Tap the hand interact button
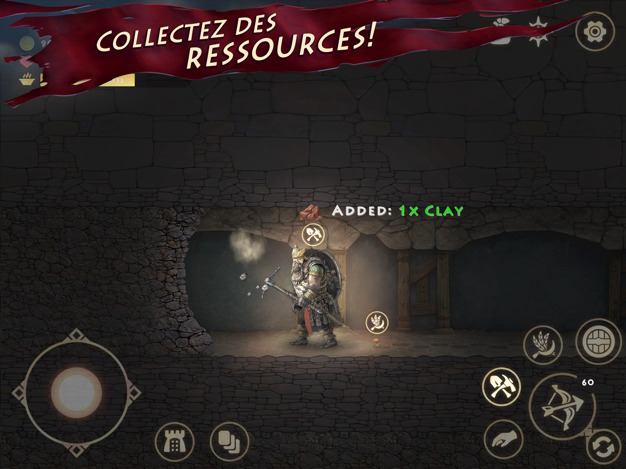The height and width of the screenshot is (469, 626). point(503,439)
